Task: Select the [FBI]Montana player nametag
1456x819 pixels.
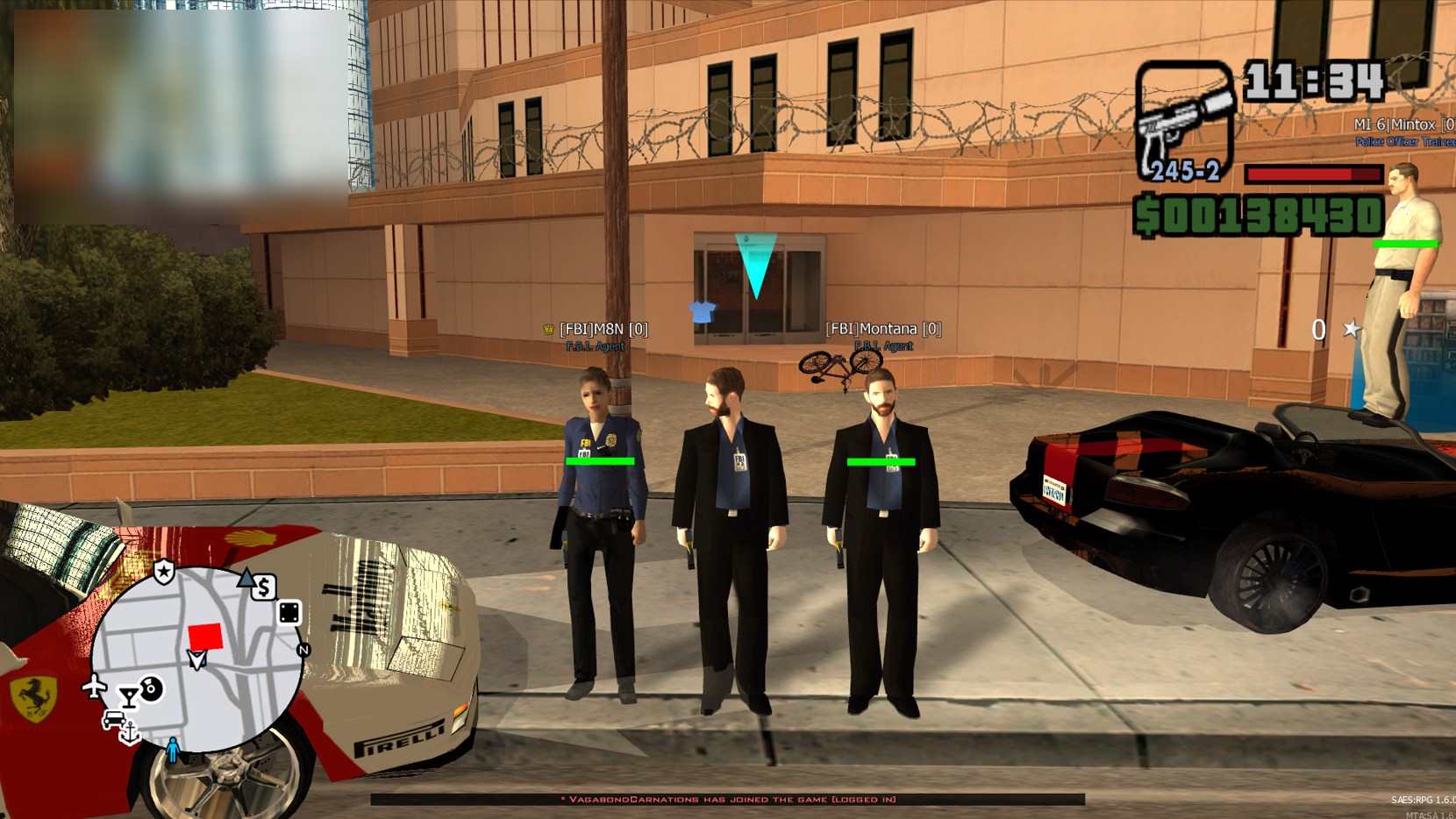Action: pos(883,329)
